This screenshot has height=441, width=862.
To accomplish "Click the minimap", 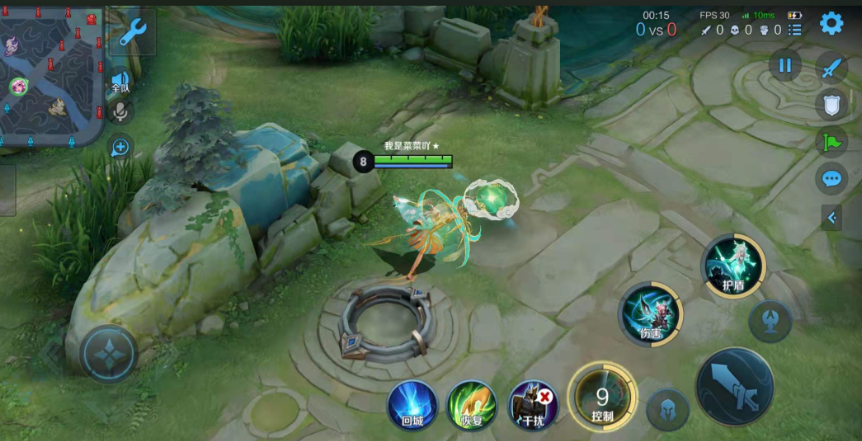I will coord(50,74).
